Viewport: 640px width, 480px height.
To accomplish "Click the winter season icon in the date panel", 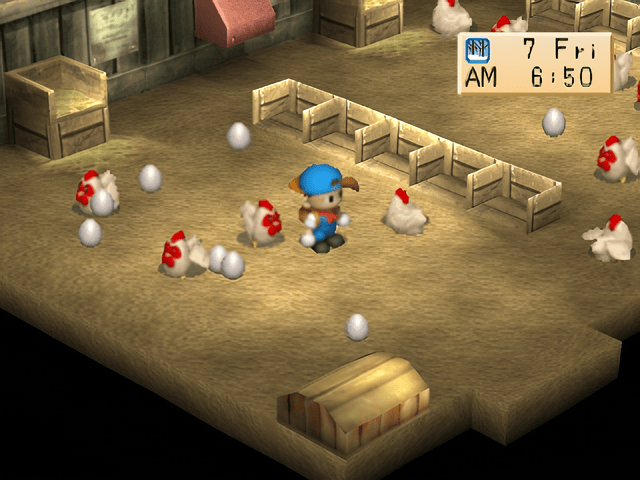I will tap(475, 49).
